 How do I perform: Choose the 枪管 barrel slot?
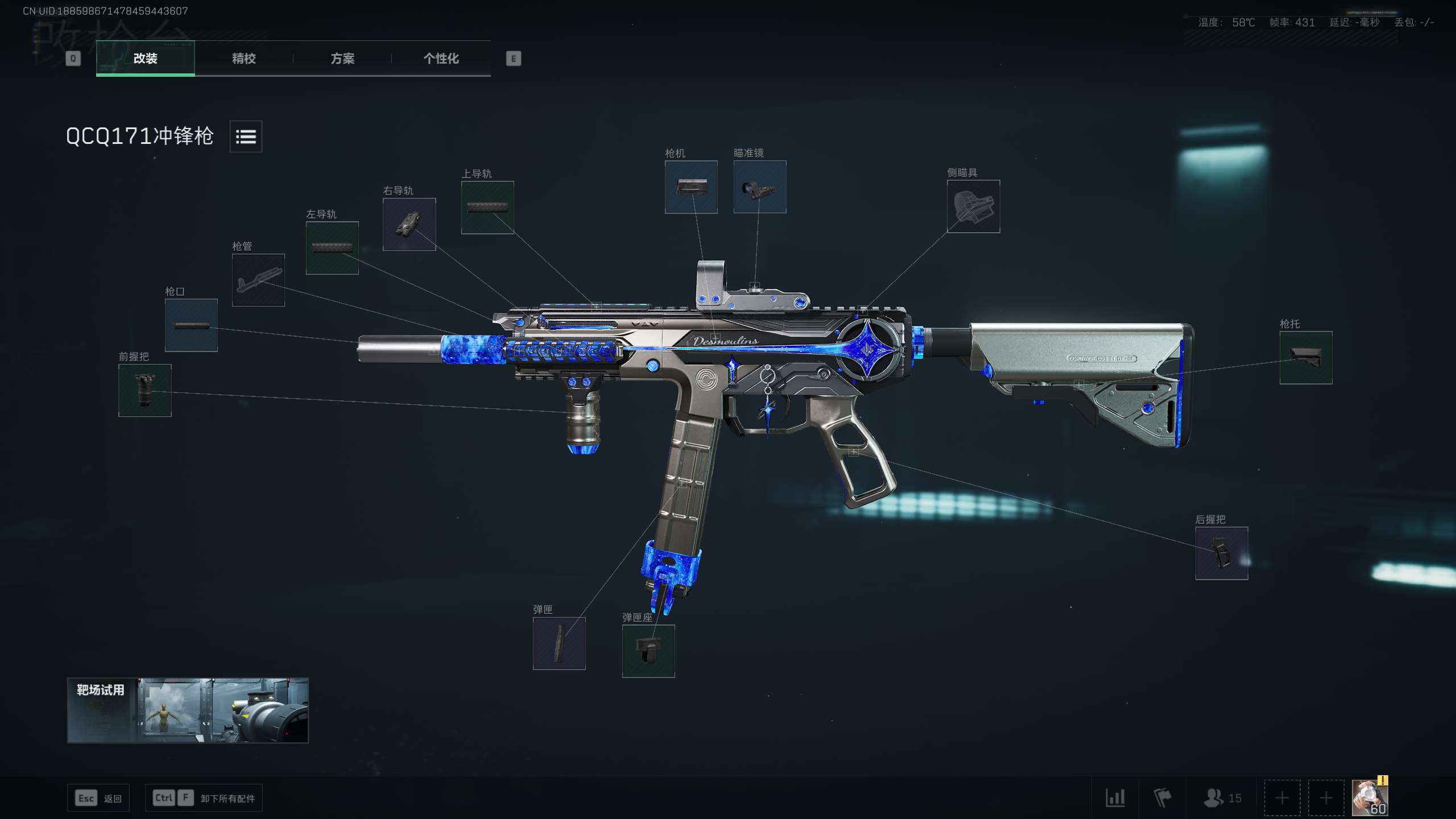(258, 280)
